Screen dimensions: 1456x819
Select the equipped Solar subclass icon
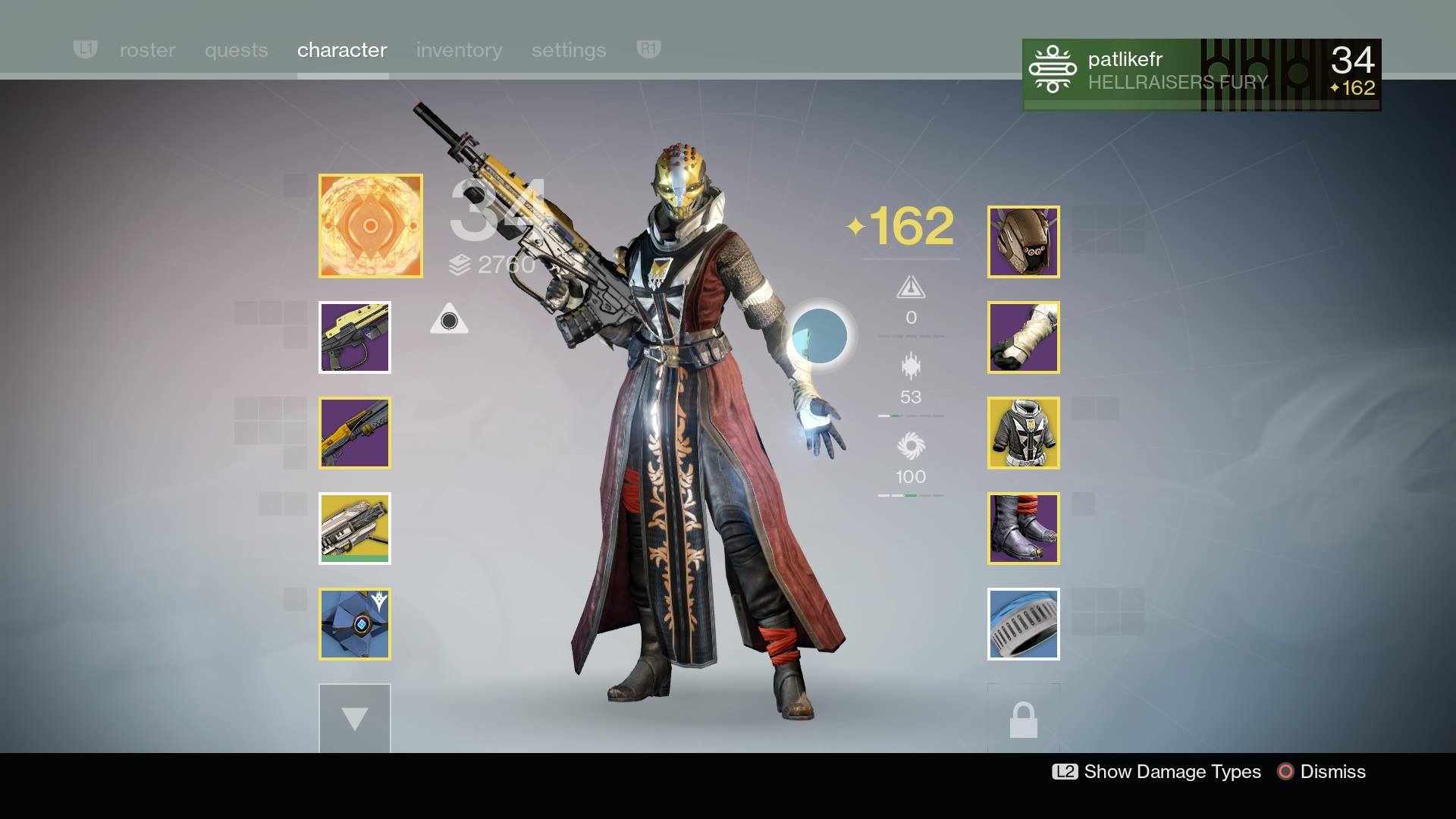[x=370, y=225]
